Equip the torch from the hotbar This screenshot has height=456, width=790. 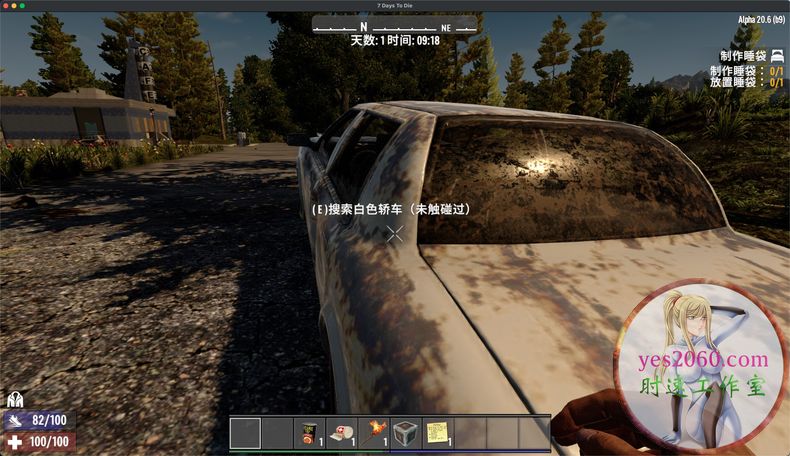click(373, 433)
